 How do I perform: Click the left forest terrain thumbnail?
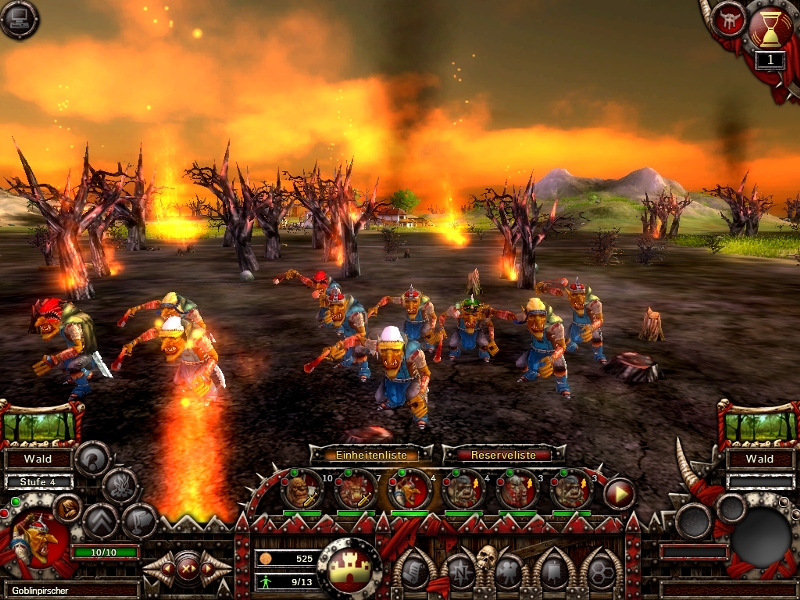tap(40, 426)
